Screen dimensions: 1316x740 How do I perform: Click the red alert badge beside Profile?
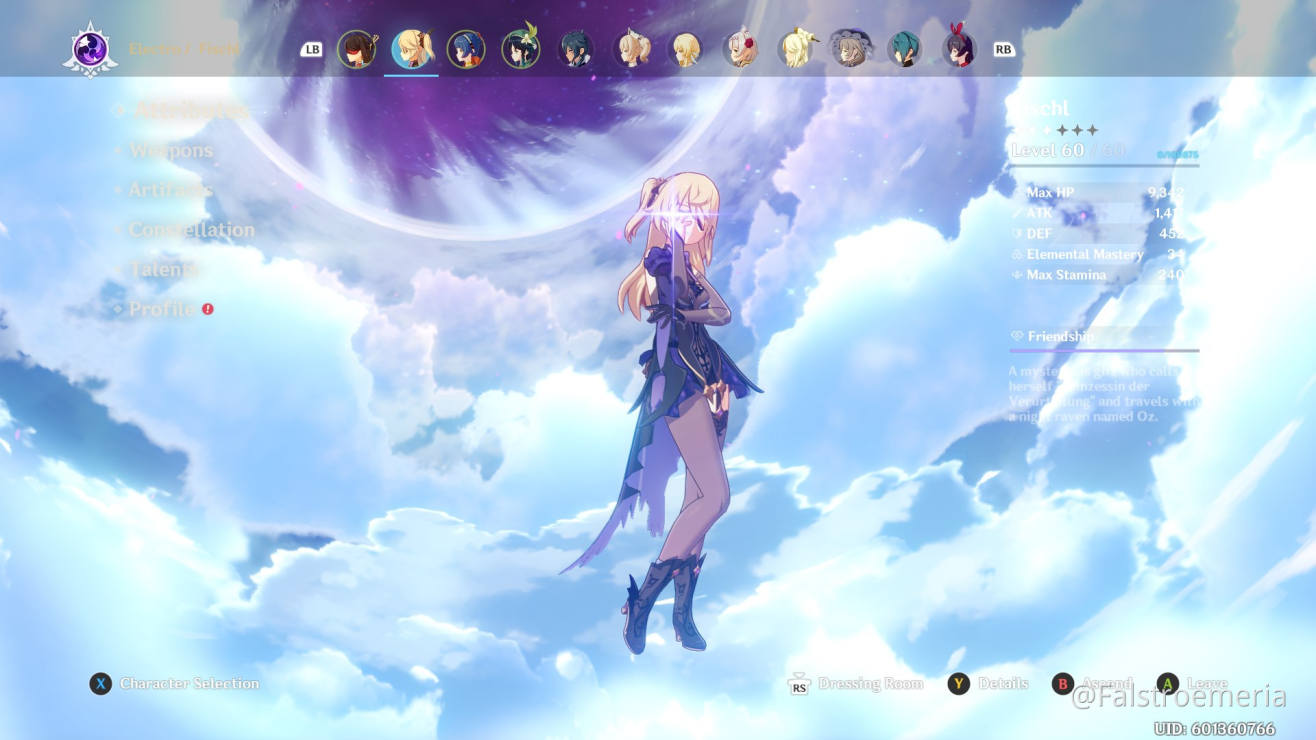(207, 310)
